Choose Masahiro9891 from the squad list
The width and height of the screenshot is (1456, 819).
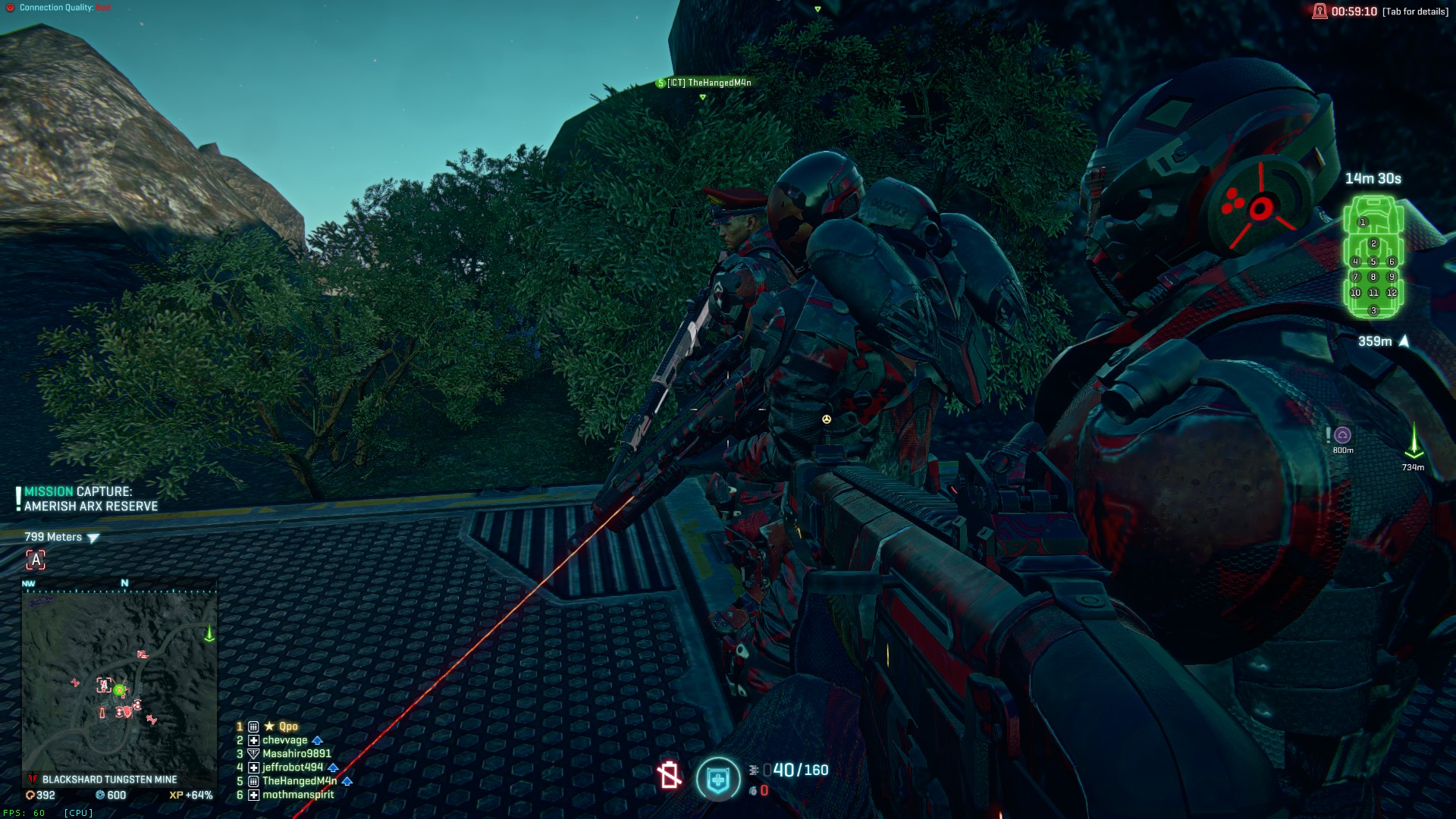[297, 754]
